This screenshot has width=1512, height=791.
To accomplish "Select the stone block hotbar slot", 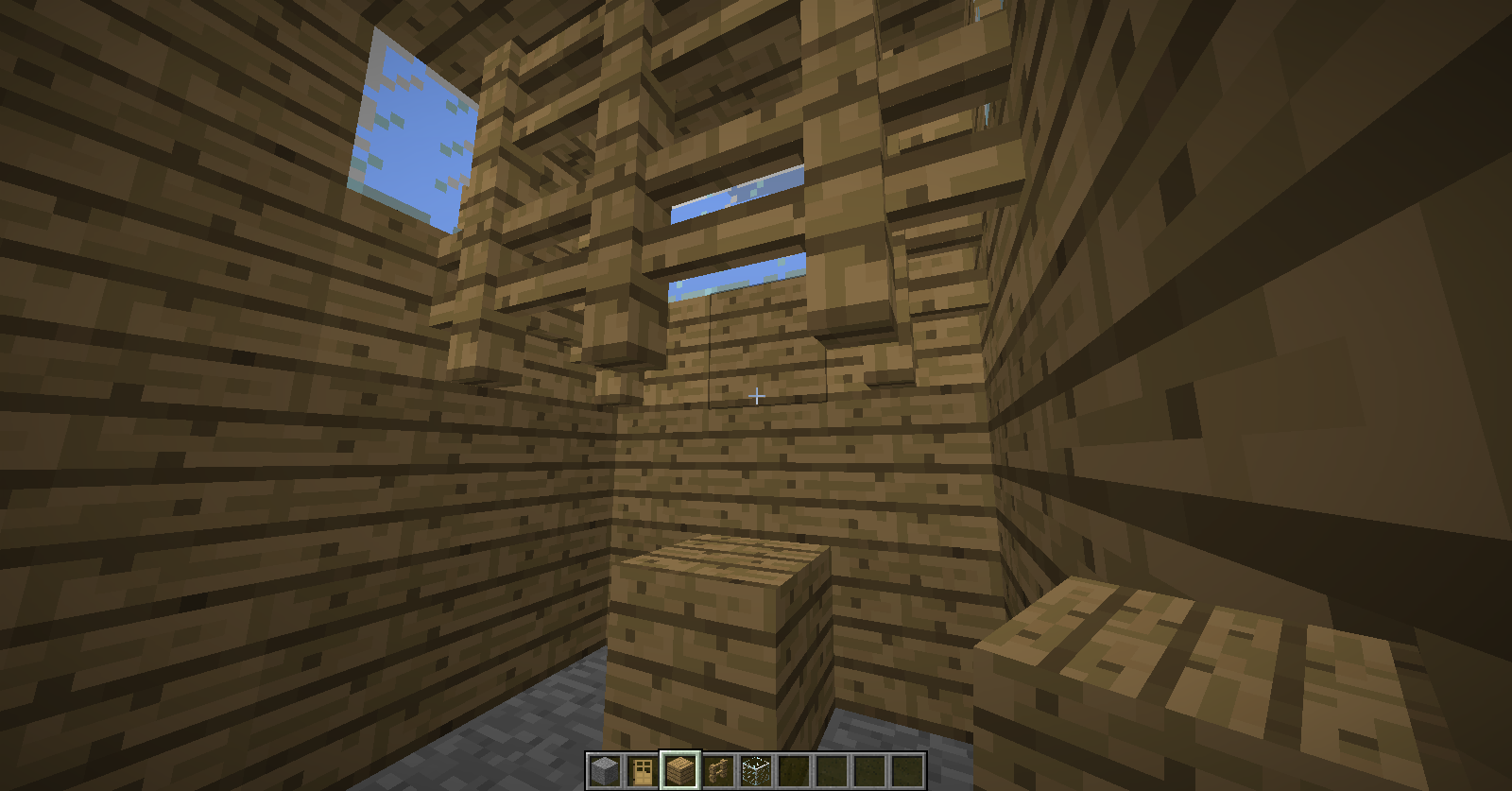I will pyautogui.click(x=604, y=770).
